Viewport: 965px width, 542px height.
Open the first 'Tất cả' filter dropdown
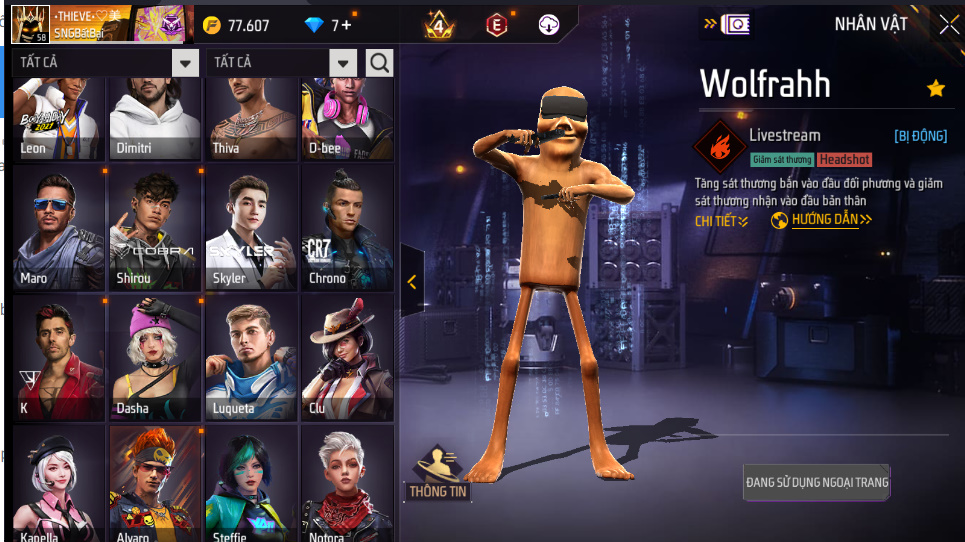(x=185, y=63)
